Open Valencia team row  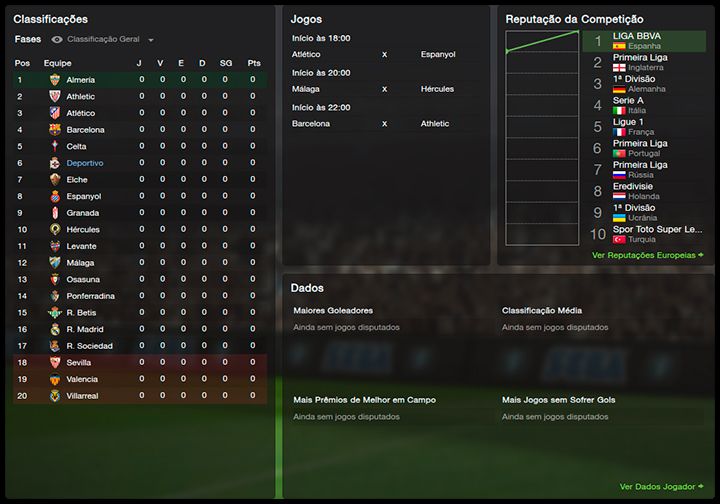click(x=82, y=379)
